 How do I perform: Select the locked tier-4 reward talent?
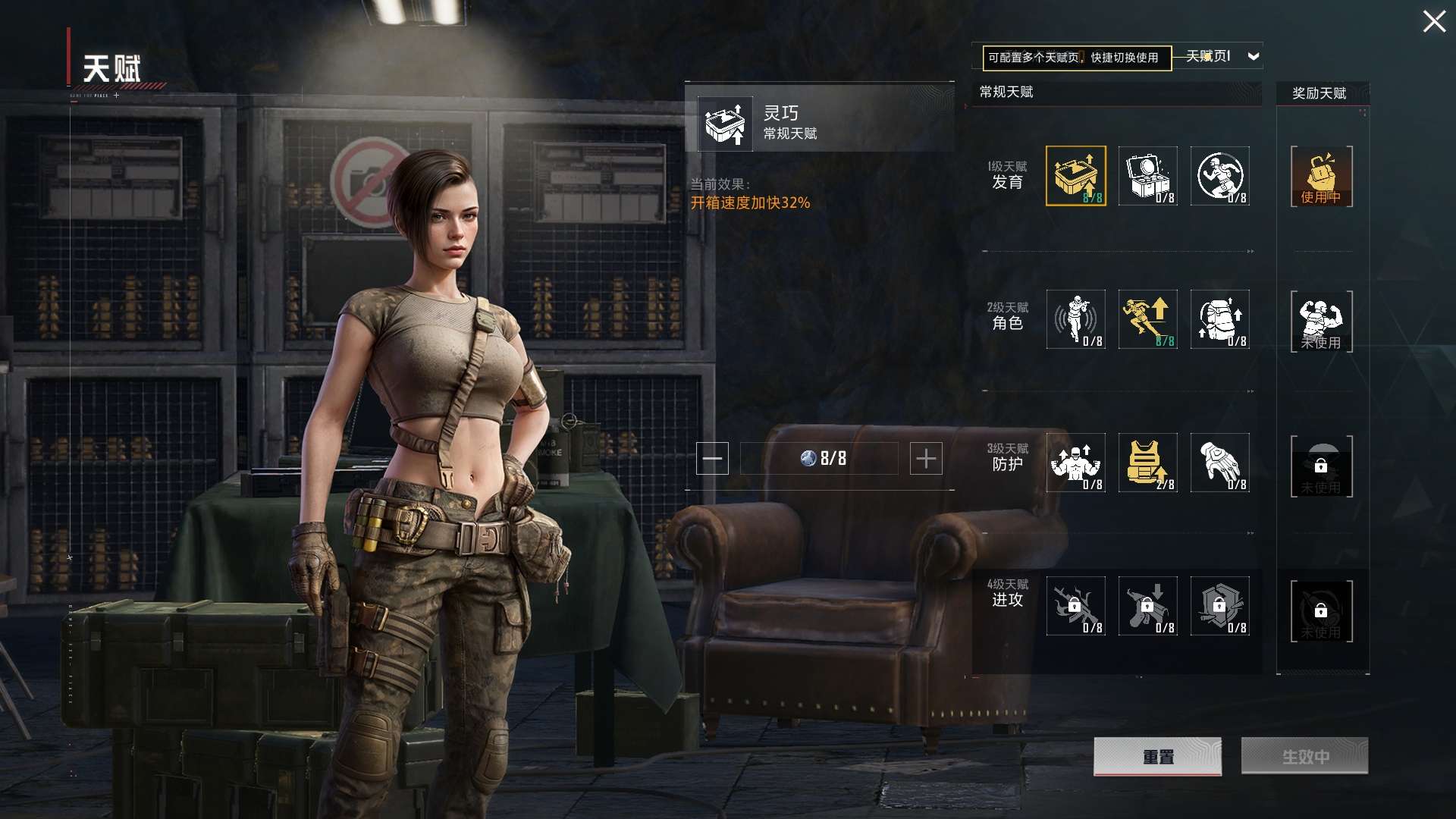point(1321,610)
